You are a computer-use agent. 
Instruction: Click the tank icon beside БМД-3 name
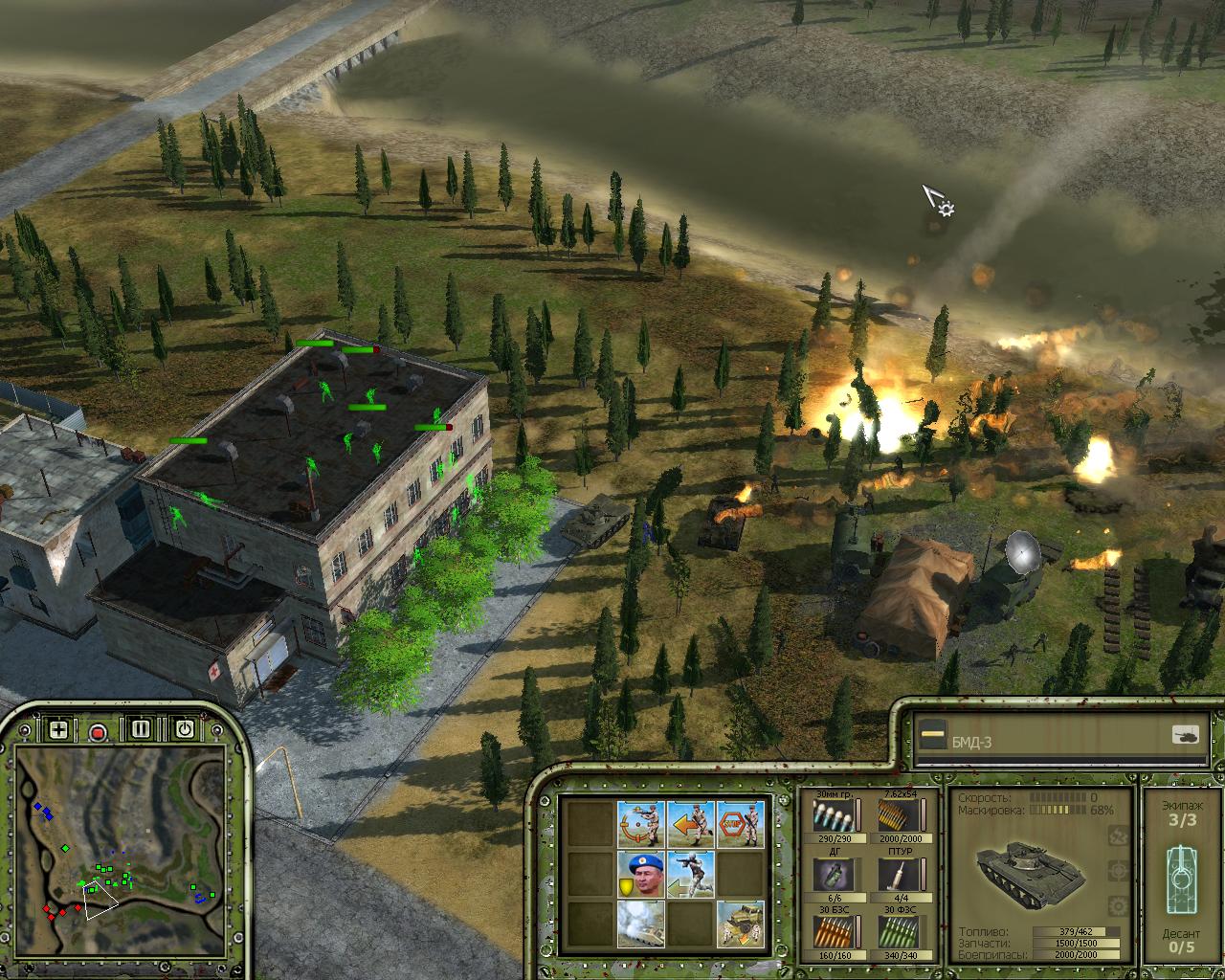point(1186,735)
